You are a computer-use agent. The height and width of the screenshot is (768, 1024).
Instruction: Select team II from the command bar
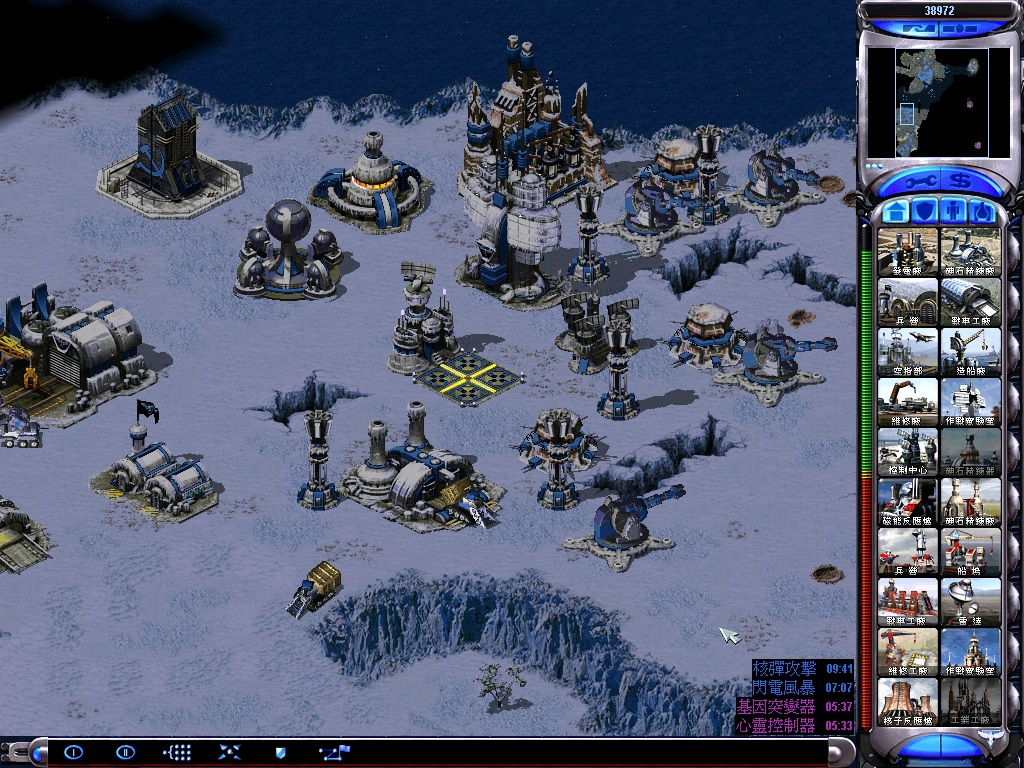(x=125, y=752)
